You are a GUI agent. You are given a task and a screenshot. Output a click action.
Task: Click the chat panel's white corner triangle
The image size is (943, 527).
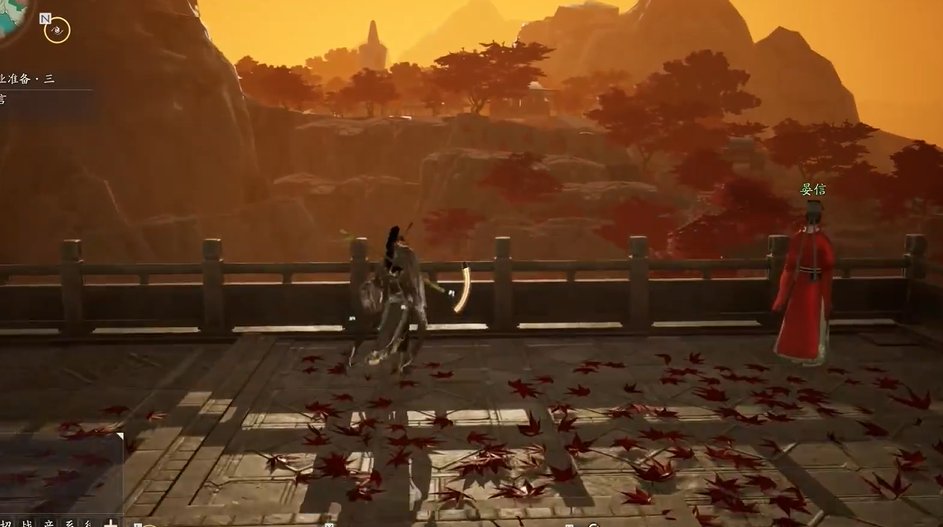point(118,437)
